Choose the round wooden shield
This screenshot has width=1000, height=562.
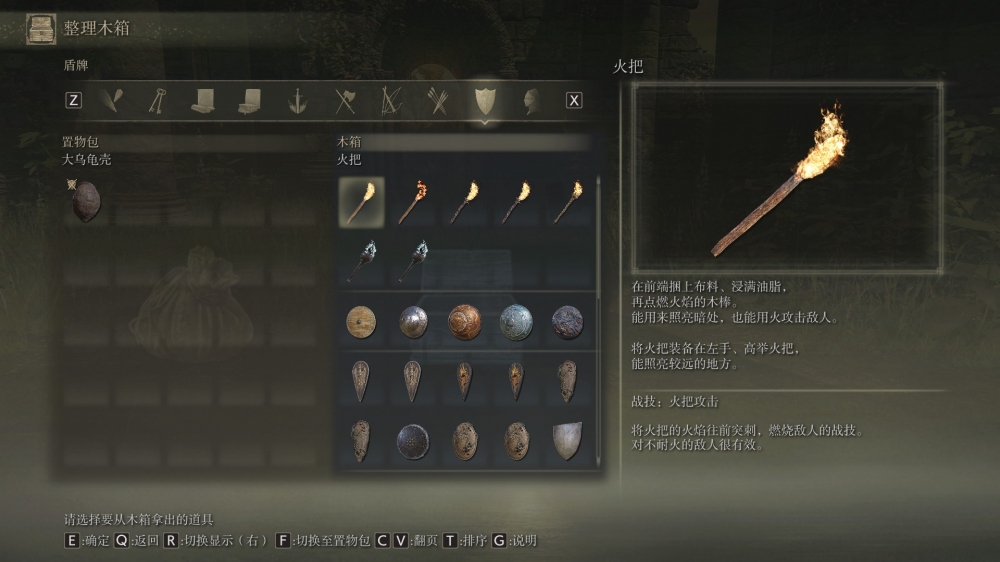click(361, 322)
